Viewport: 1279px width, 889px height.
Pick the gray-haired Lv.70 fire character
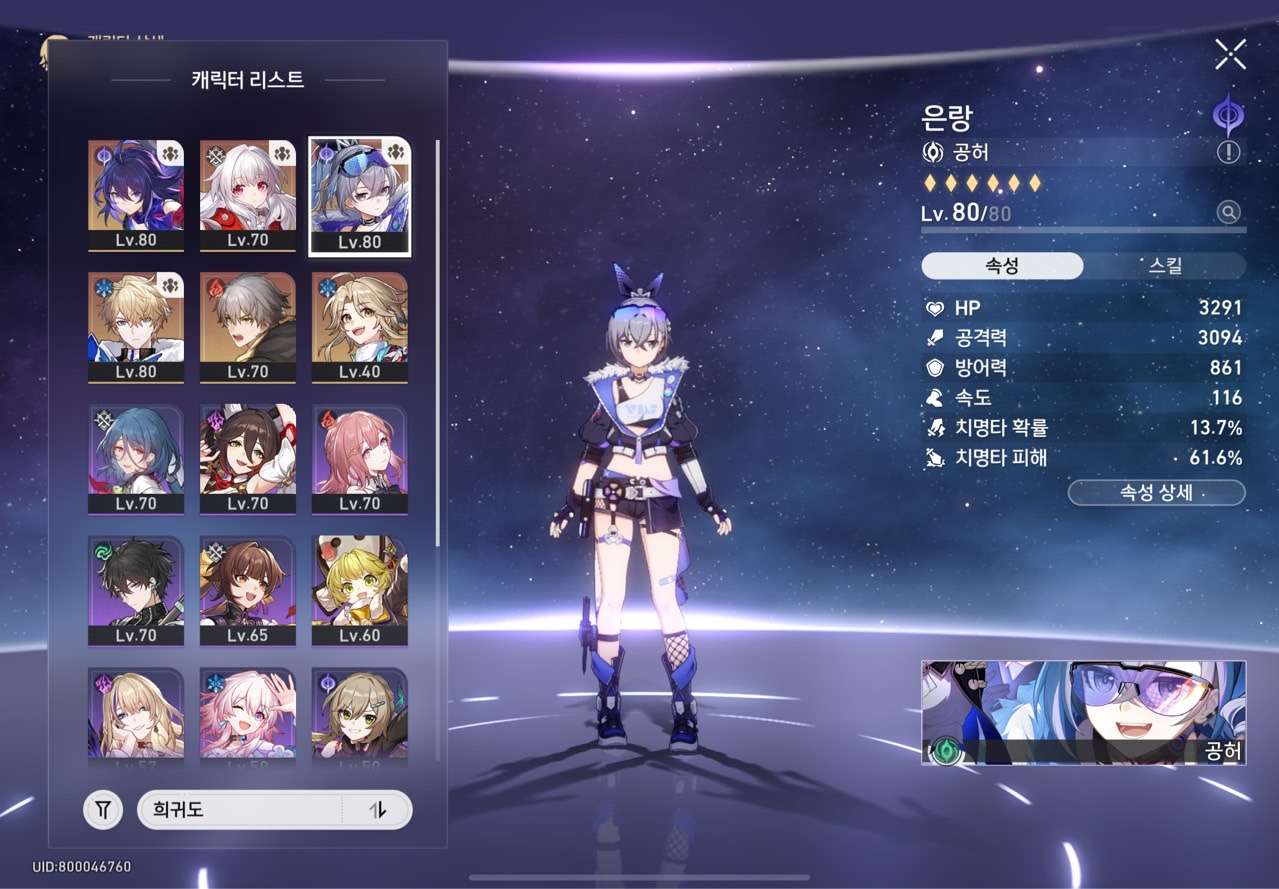coord(248,327)
